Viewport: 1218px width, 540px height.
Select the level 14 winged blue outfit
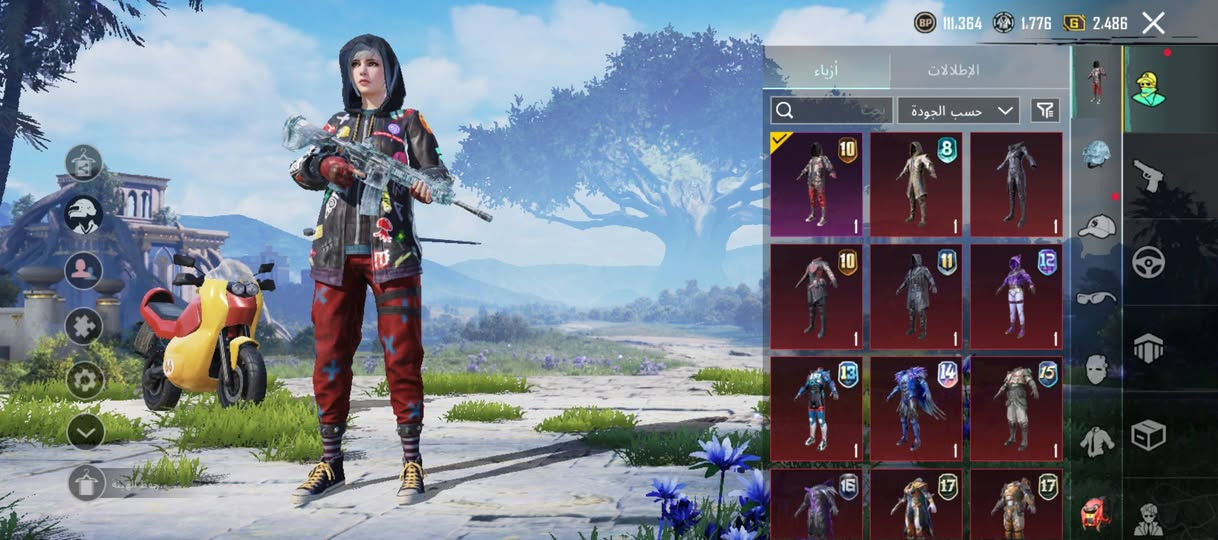tap(915, 408)
